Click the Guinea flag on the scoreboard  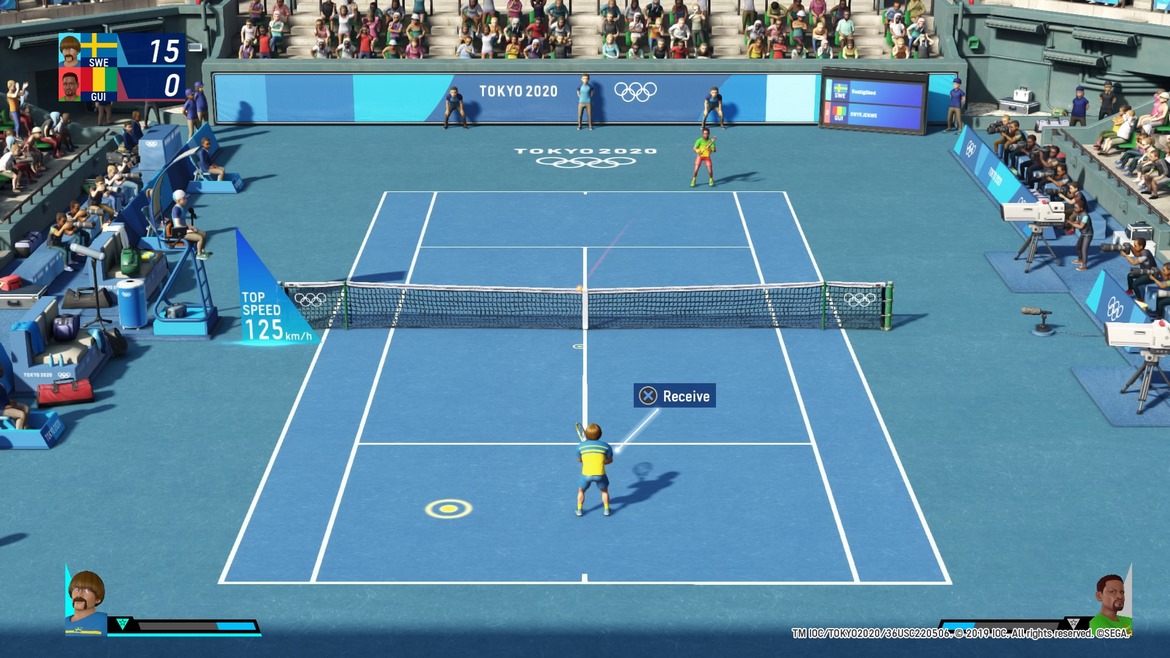pos(99,82)
